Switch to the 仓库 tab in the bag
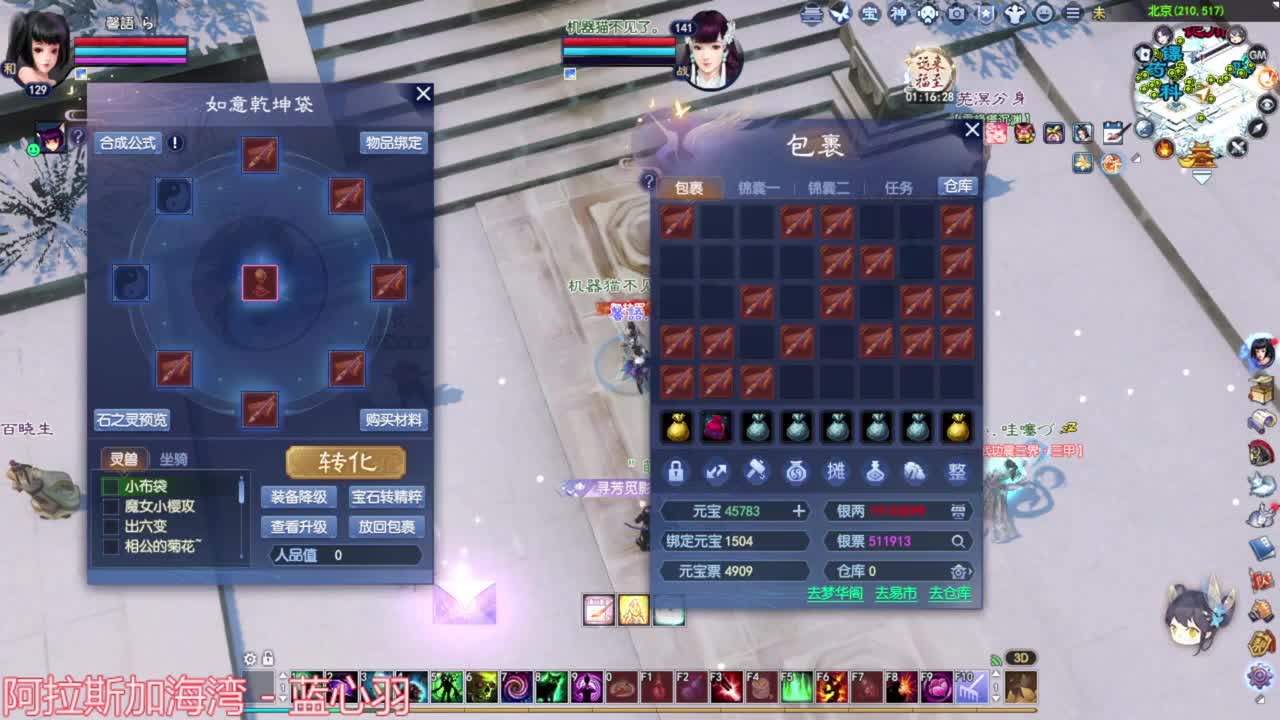This screenshot has height=720, width=1280. [x=956, y=185]
